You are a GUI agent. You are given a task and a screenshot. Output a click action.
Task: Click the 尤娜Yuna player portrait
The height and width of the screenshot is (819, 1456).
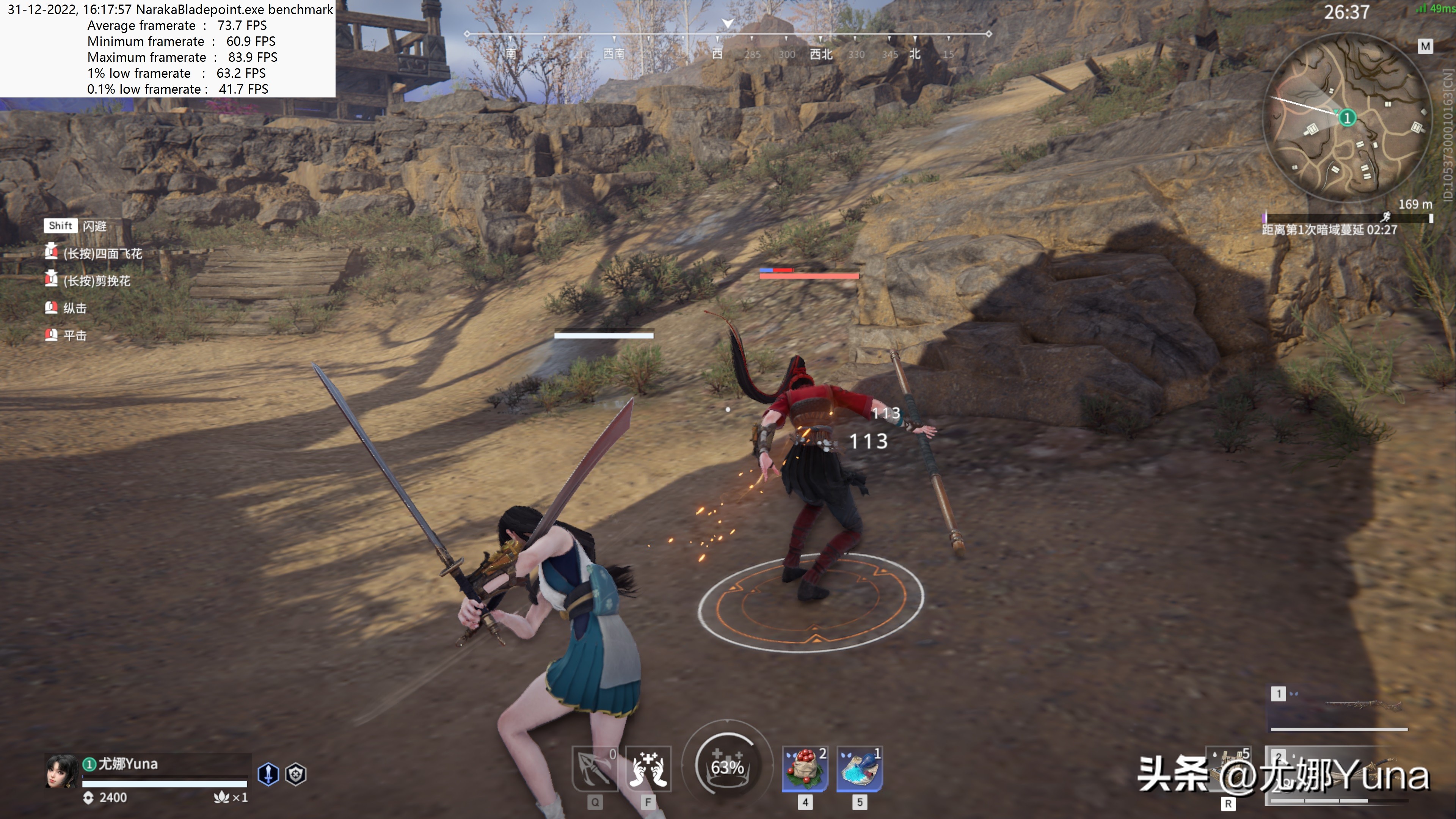pos(61,771)
